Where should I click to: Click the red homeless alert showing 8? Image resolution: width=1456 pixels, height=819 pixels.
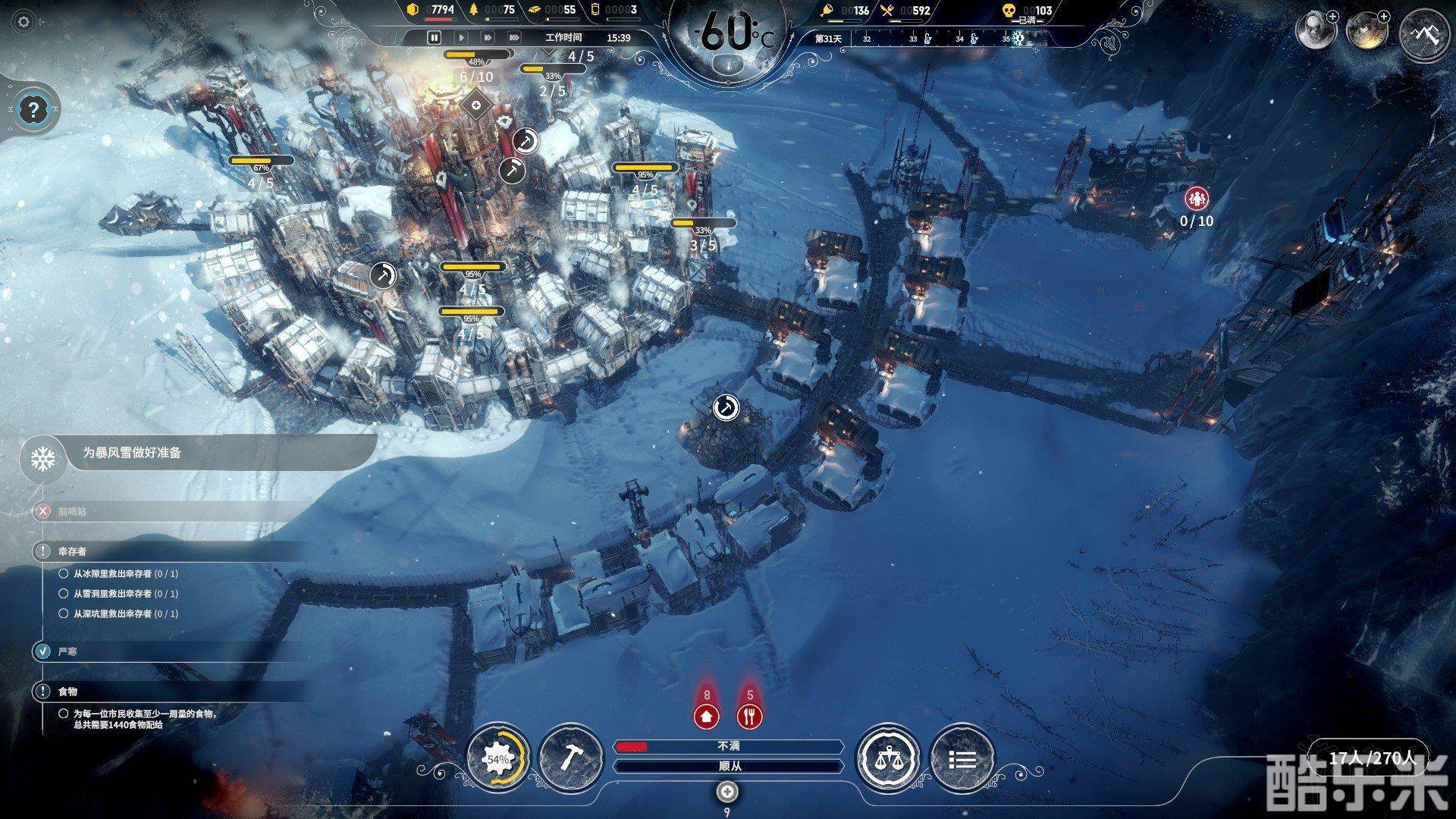[x=707, y=714]
